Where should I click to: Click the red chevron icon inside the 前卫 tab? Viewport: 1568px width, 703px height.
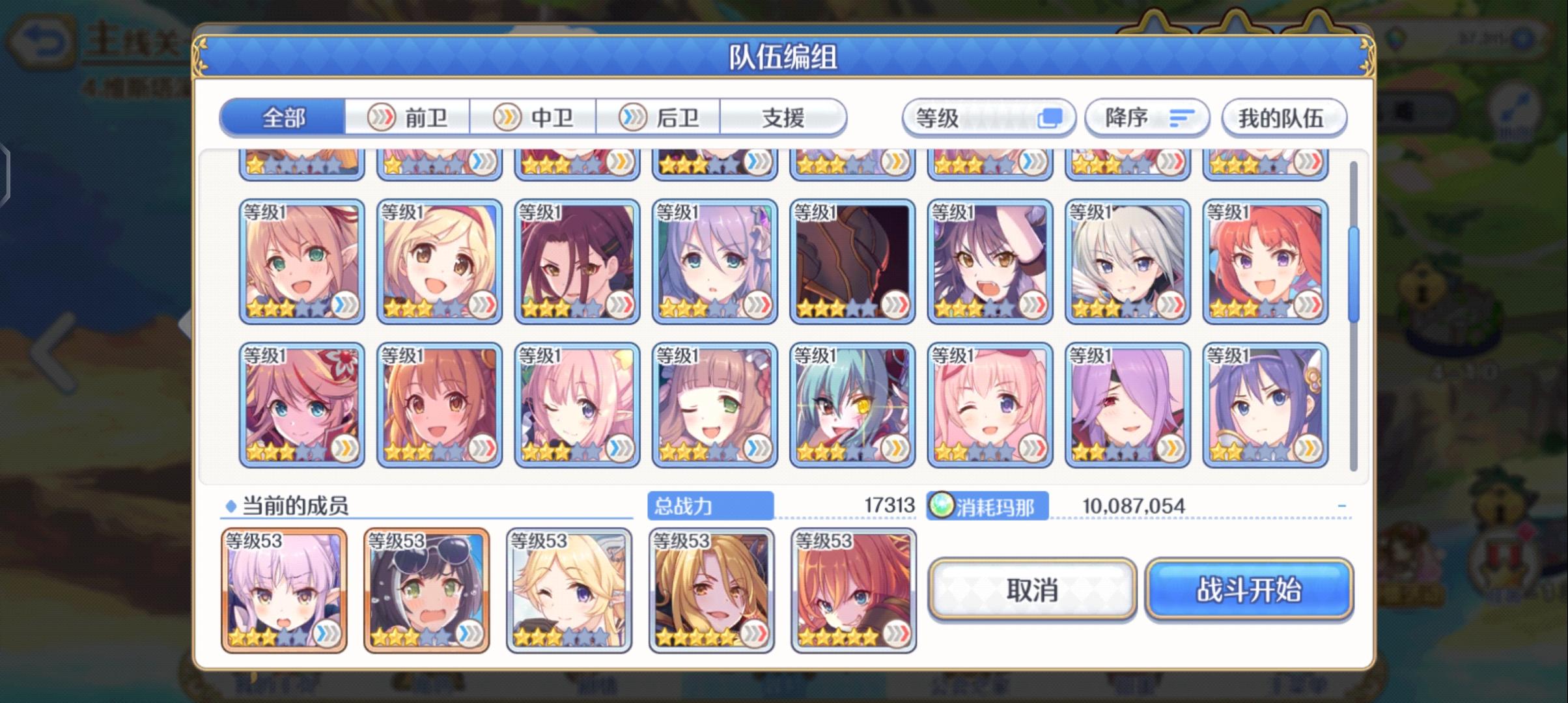(382, 117)
